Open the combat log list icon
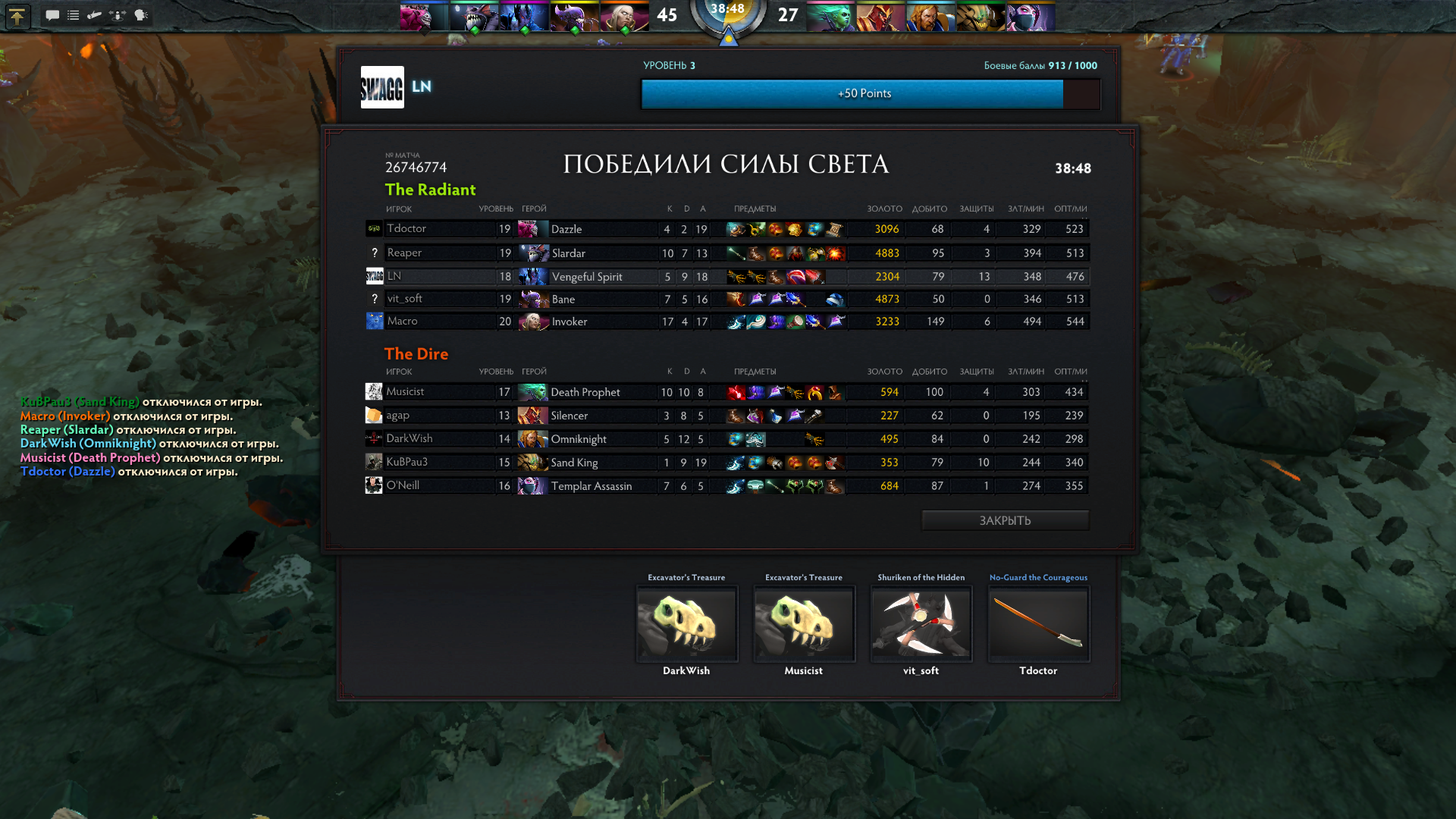 [73, 15]
